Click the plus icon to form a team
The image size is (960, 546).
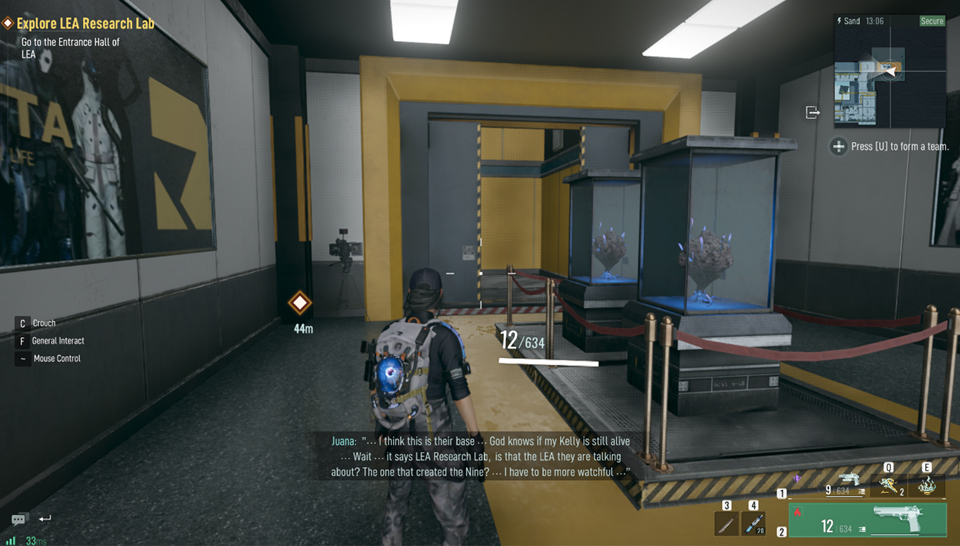coord(838,146)
